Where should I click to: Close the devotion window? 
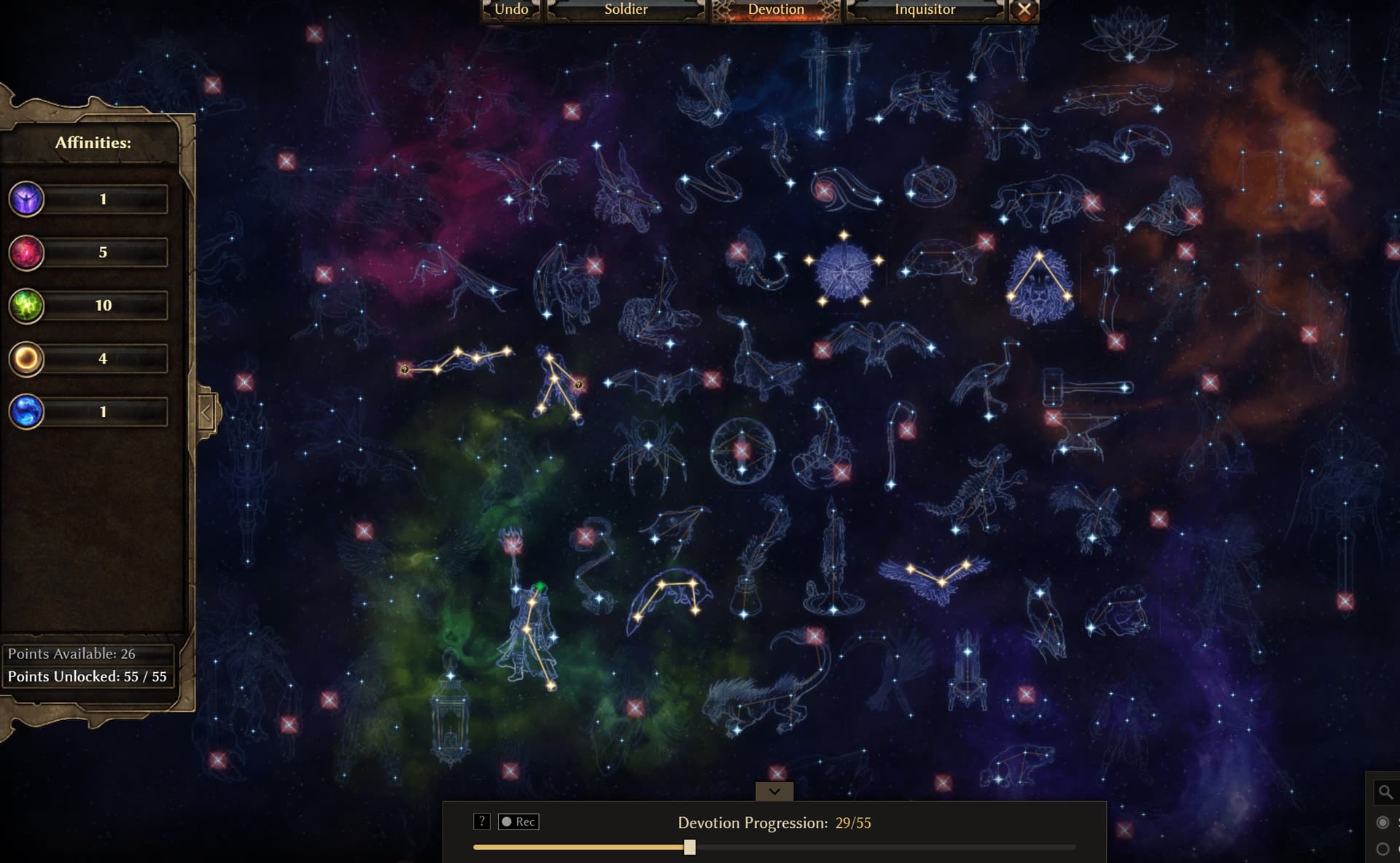click(x=1024, y=9)
